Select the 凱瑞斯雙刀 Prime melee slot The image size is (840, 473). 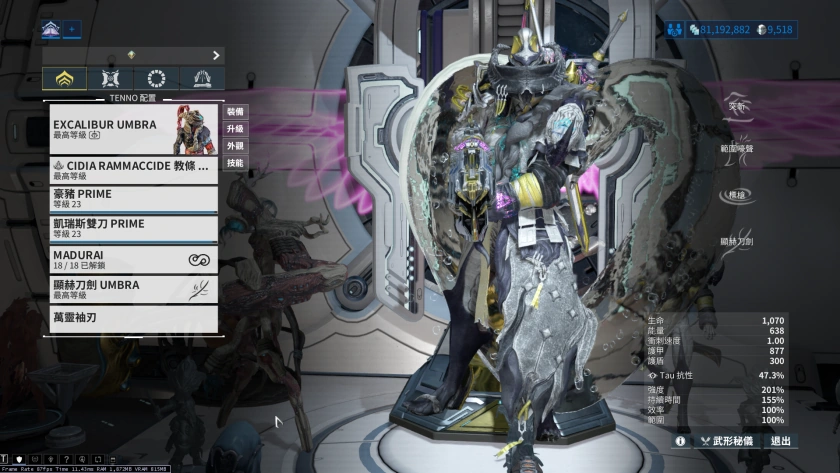tap(130, 228)
